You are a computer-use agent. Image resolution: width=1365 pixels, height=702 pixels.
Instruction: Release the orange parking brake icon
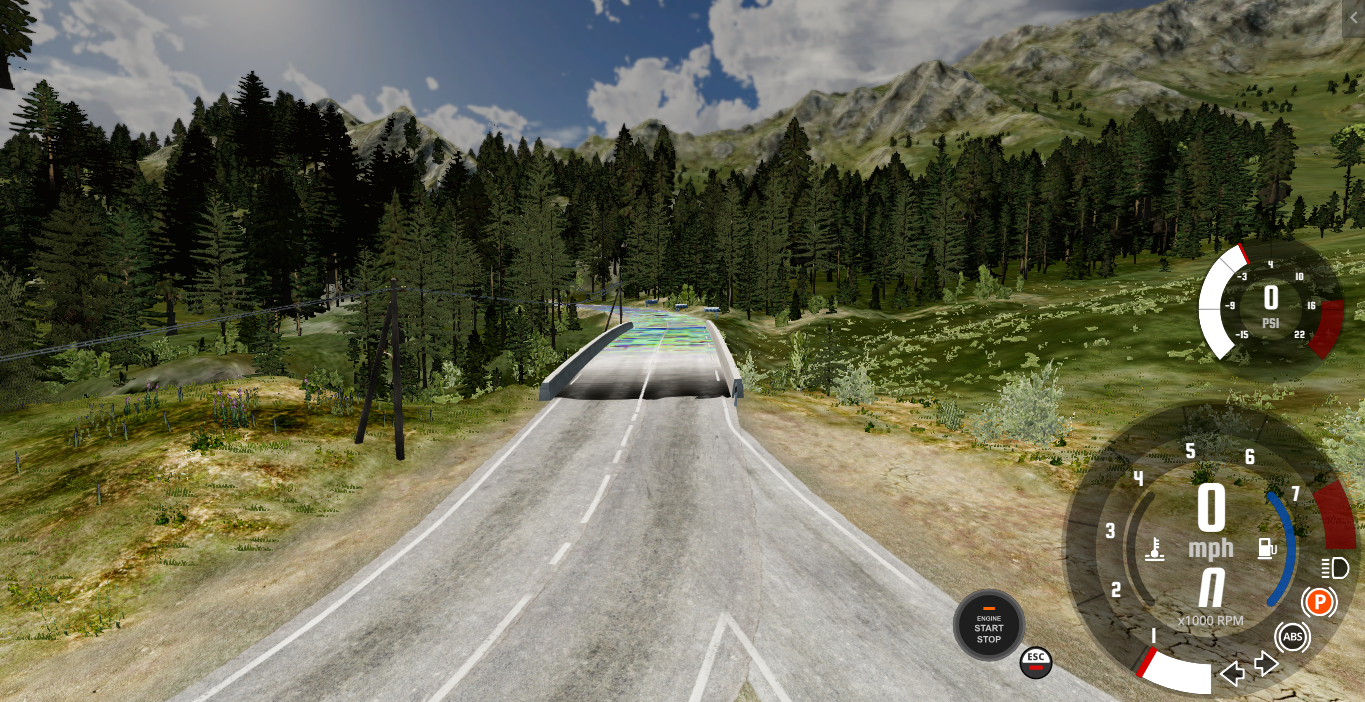[x=1319, y=602]
